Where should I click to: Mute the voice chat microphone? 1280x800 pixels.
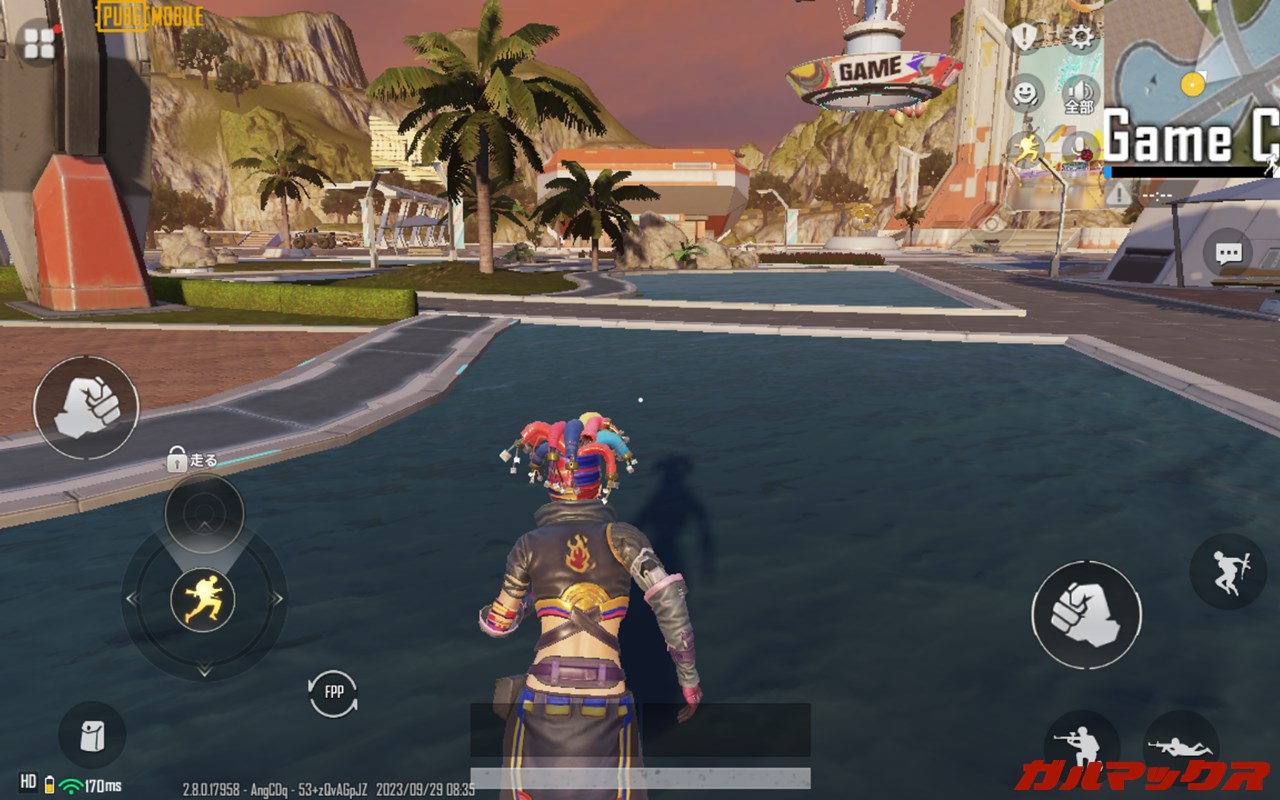(1078, 145)
